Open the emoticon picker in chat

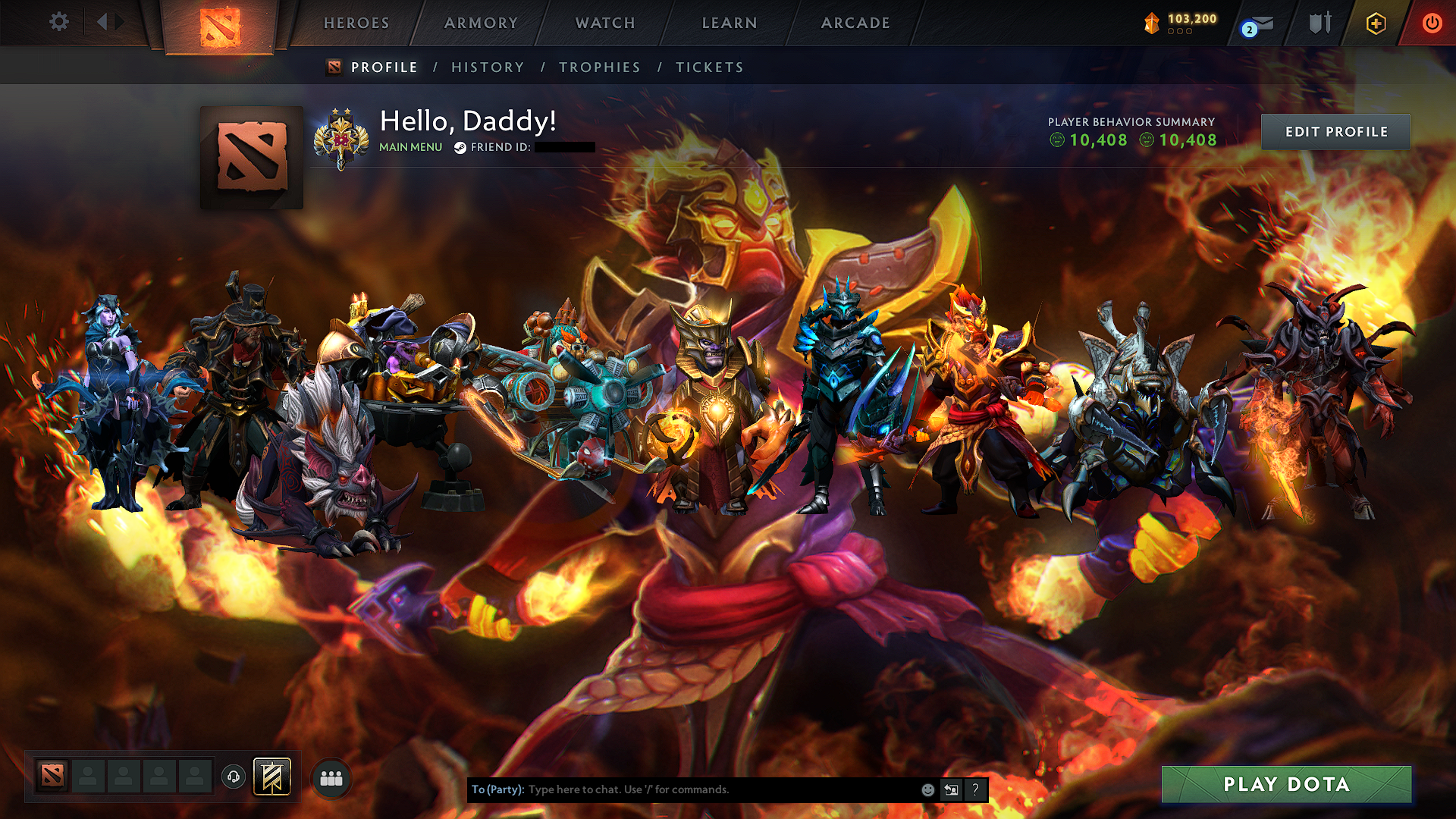[x=927, y=789]
